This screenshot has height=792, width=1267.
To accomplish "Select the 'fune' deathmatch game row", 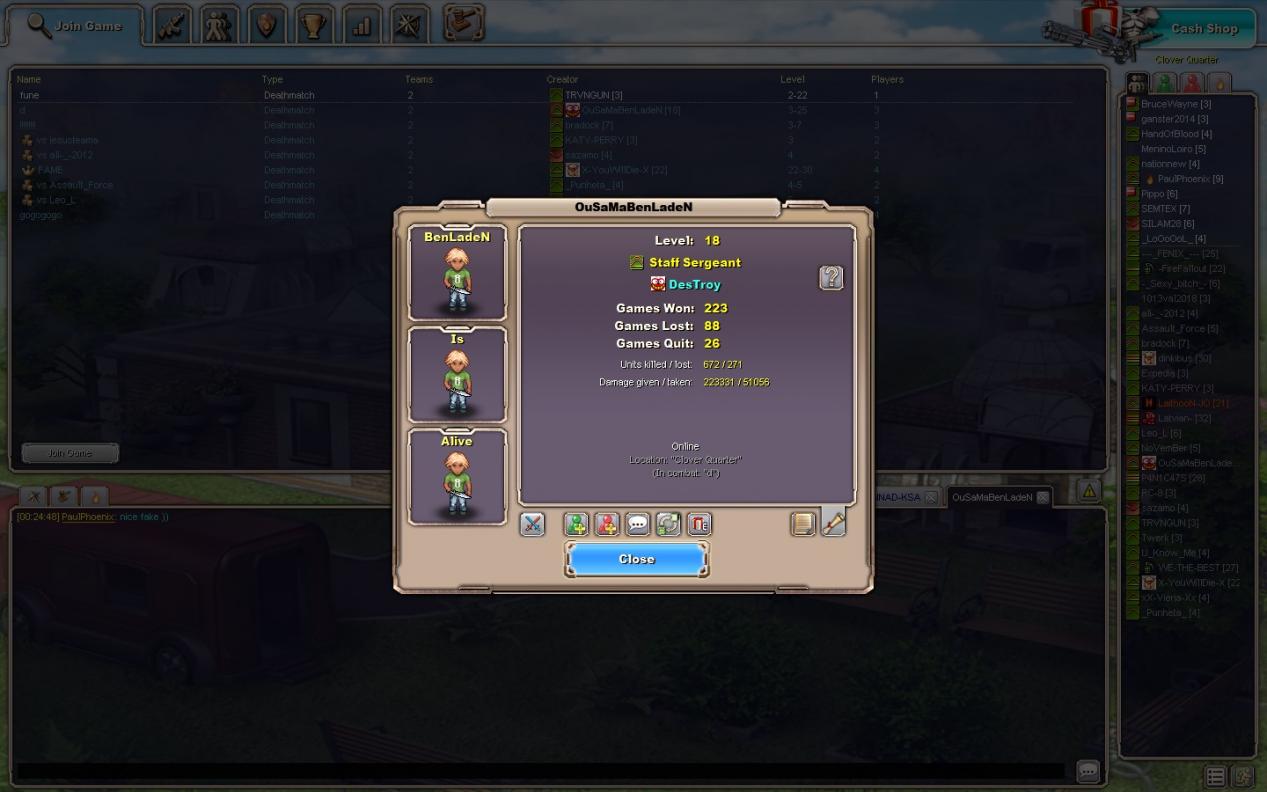I will [30, 95].
